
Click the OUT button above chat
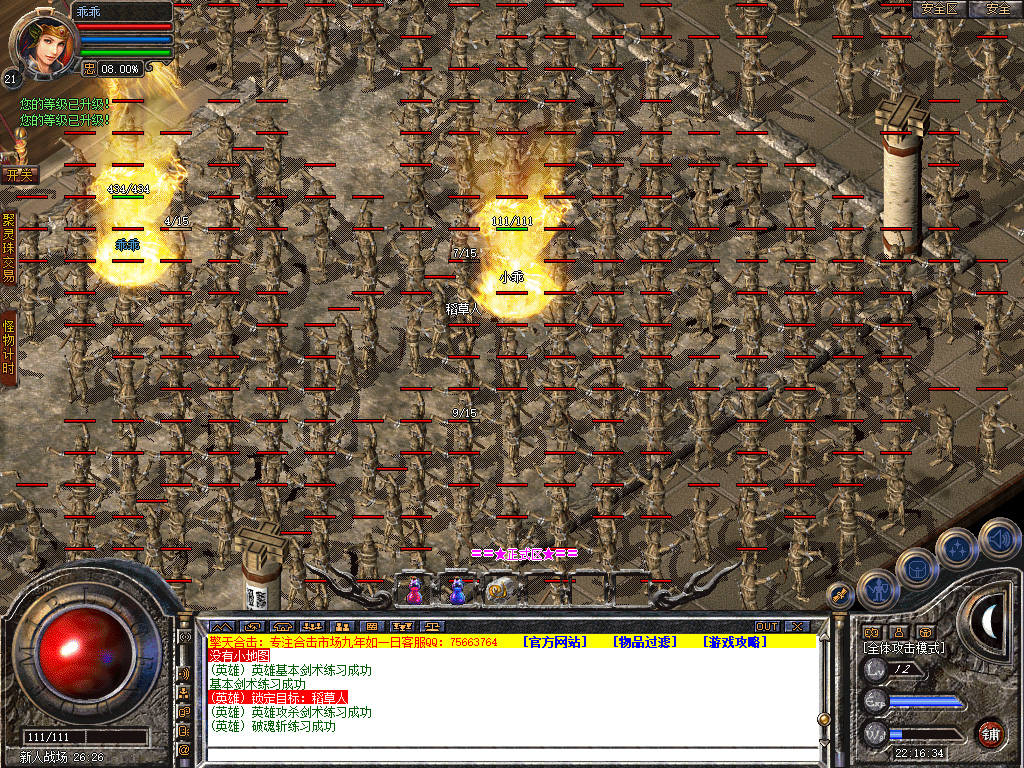coord(766,627)
